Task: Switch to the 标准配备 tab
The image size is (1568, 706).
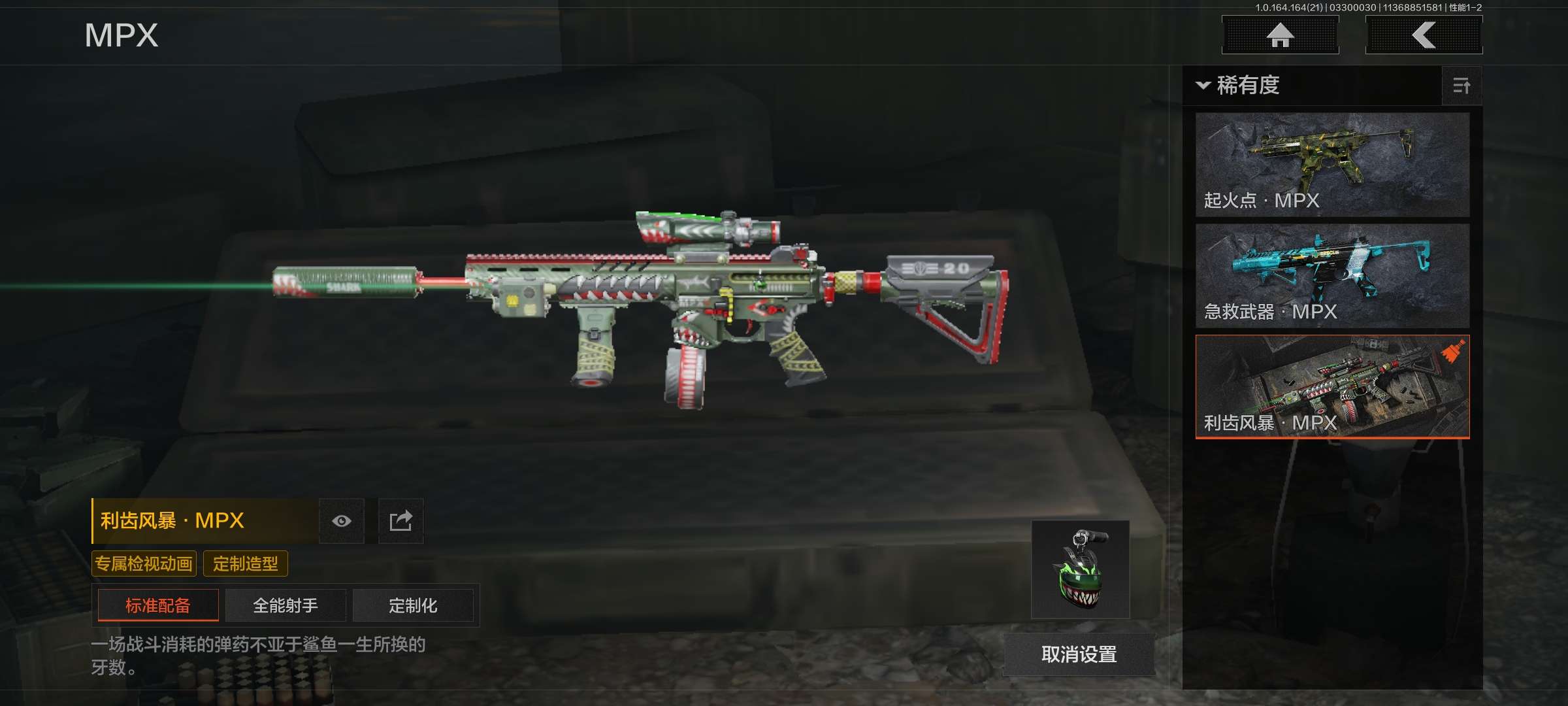Action: 158,605
